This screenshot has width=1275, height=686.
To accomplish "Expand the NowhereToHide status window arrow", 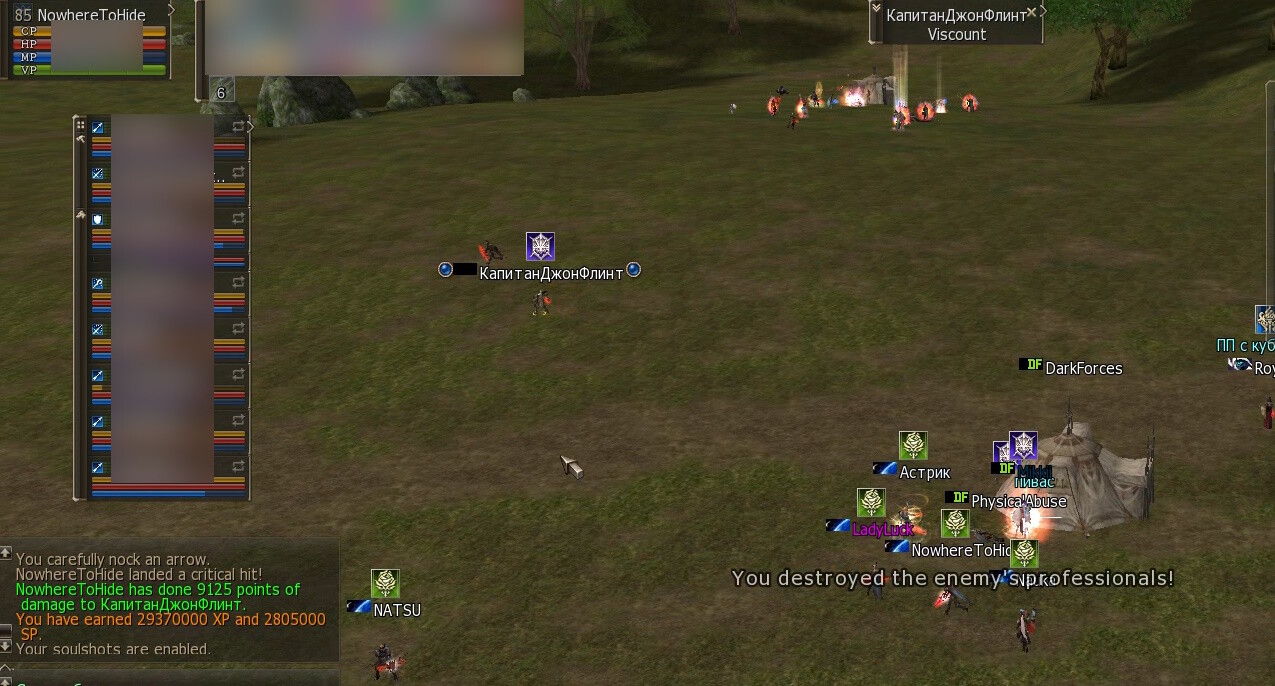I will 171,10.
